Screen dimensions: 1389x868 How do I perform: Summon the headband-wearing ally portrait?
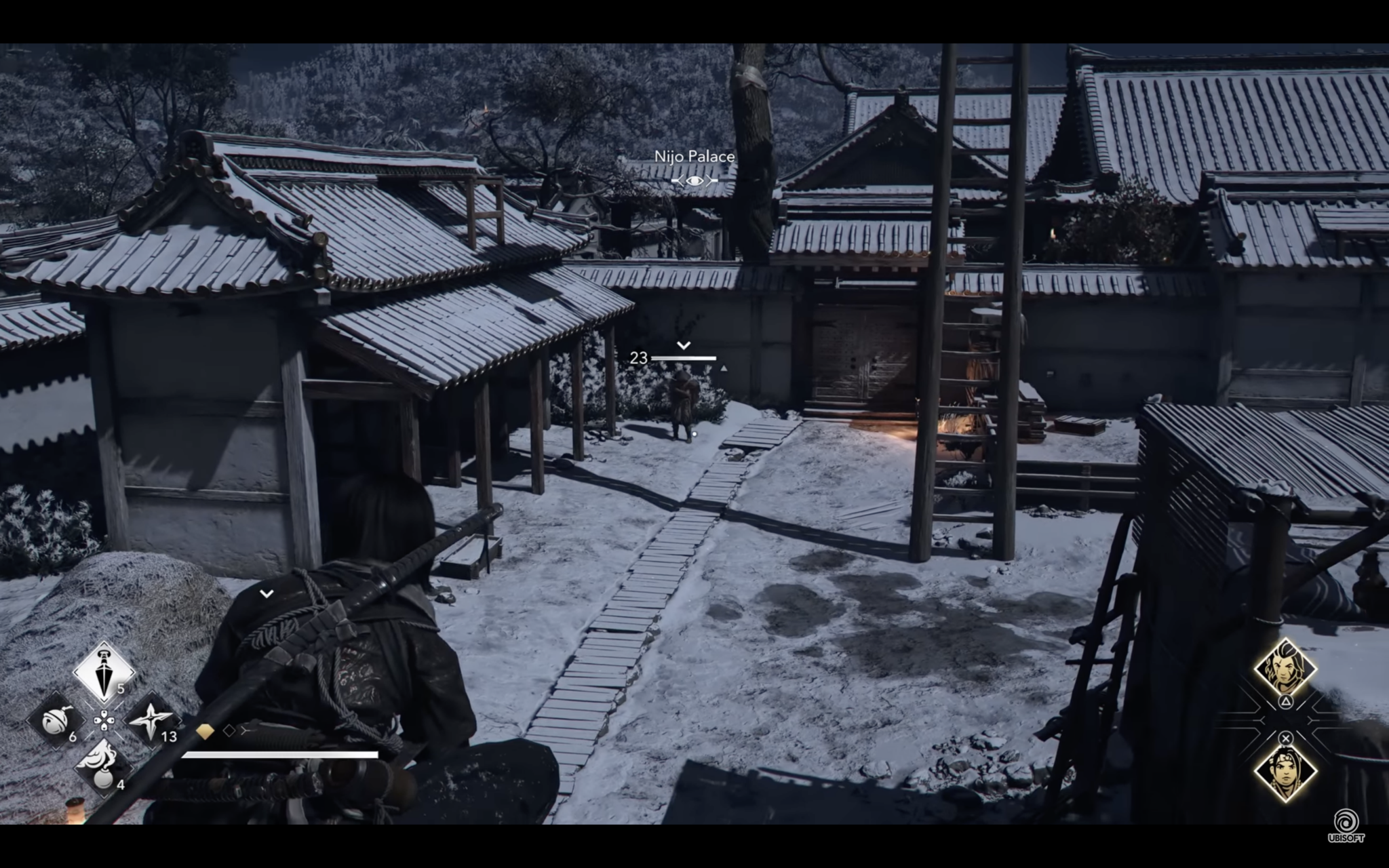(1285, 772)
